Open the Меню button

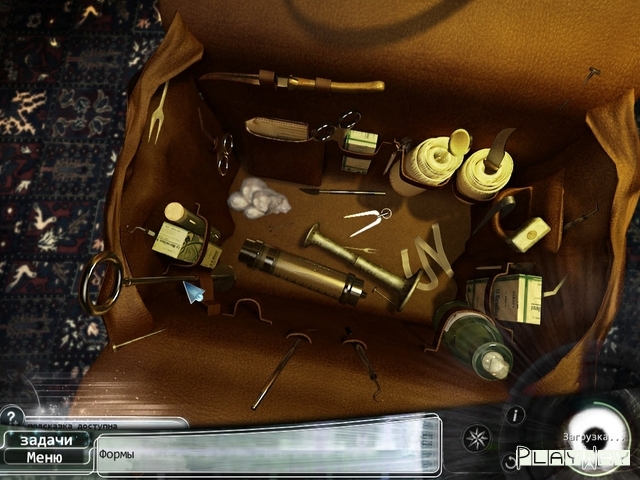[45, 458]
